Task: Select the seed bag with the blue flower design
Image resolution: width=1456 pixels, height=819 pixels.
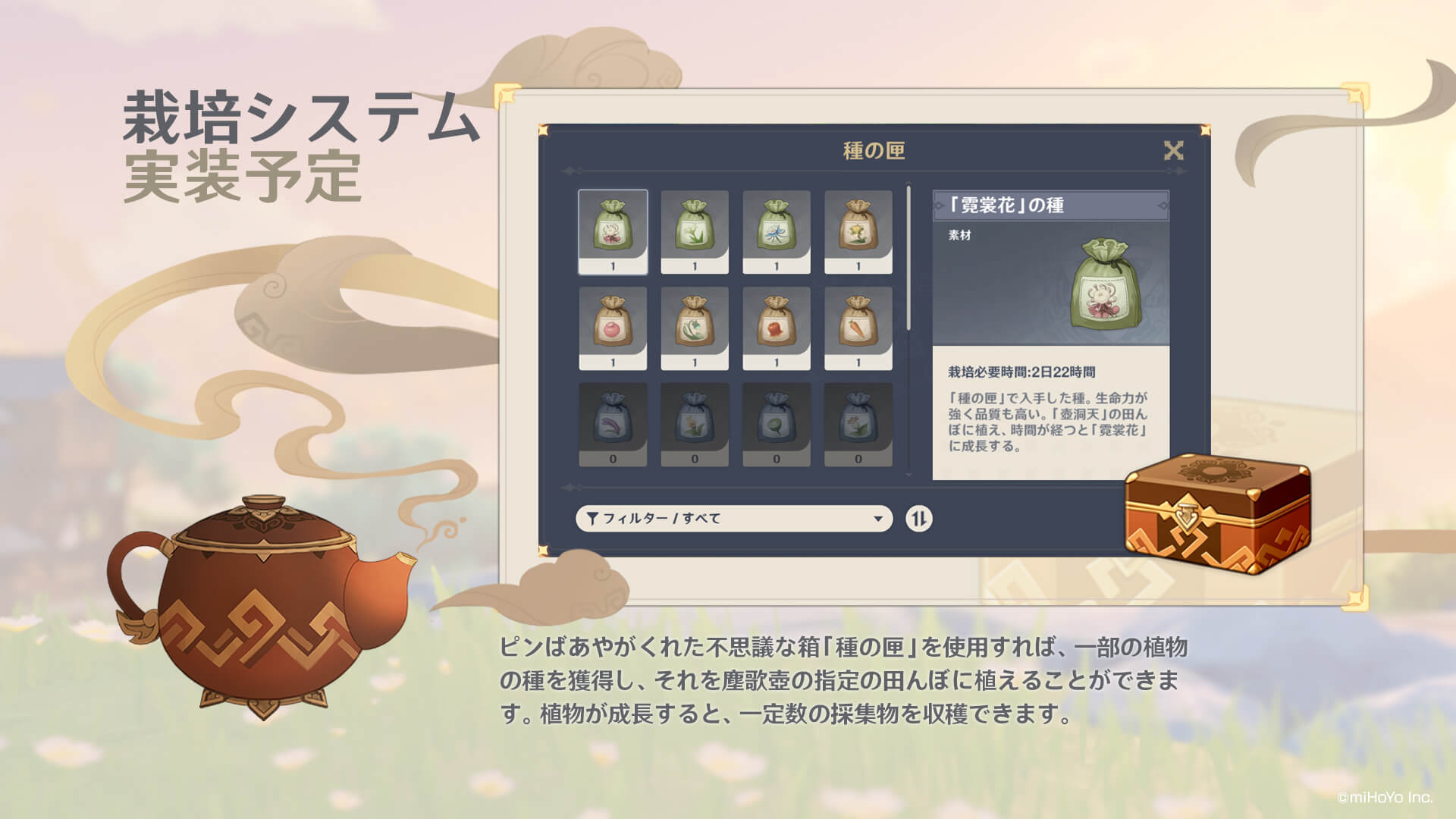Action: [x=775, y=231]
